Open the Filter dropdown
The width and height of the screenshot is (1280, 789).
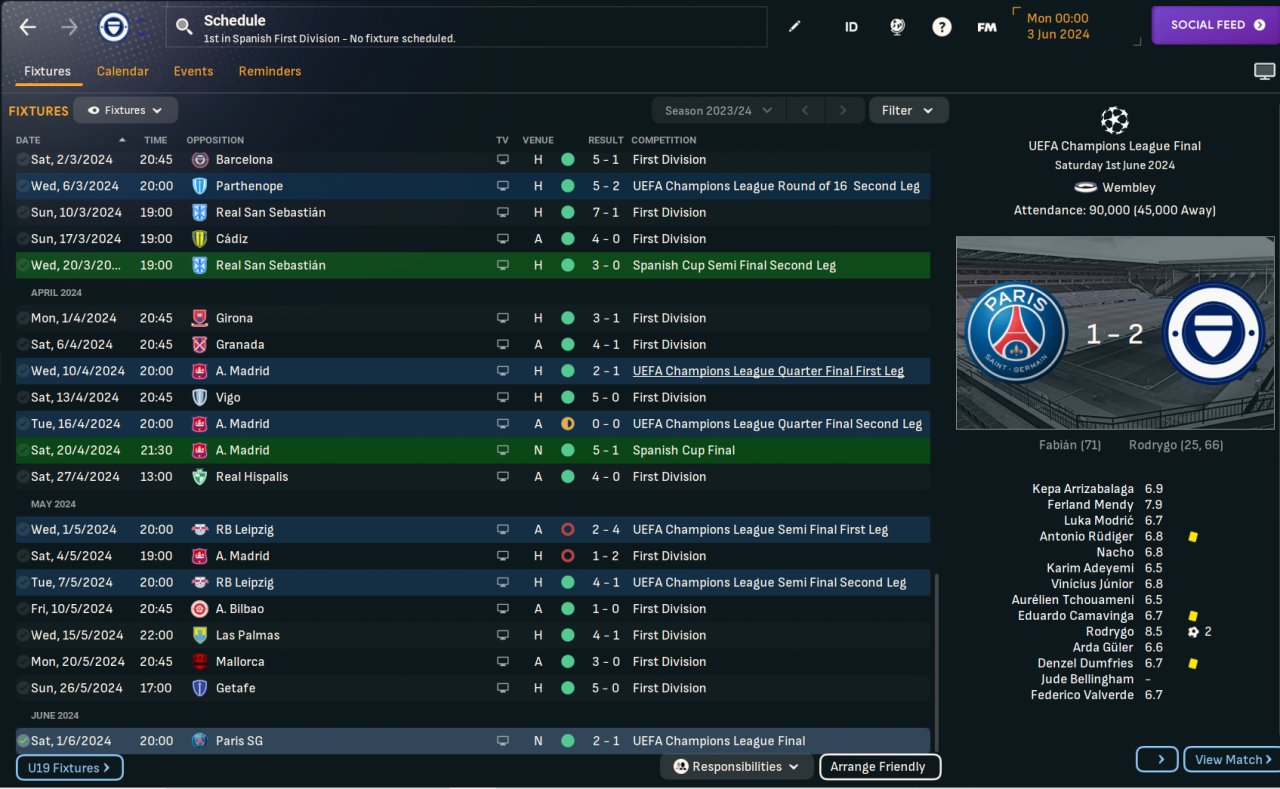coord(907,110)
